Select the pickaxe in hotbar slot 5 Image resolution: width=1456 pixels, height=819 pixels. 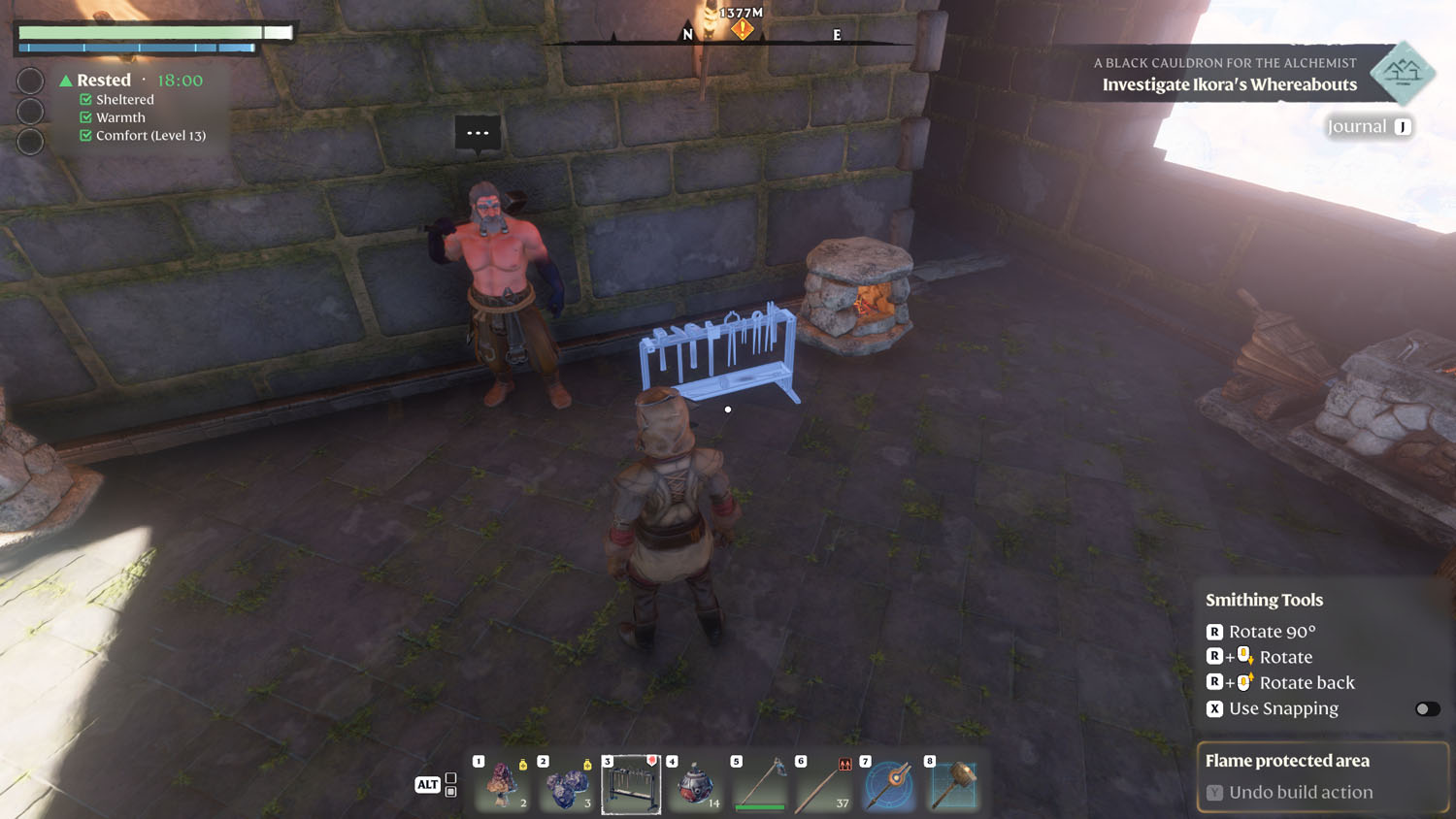(x=760, y=784)
